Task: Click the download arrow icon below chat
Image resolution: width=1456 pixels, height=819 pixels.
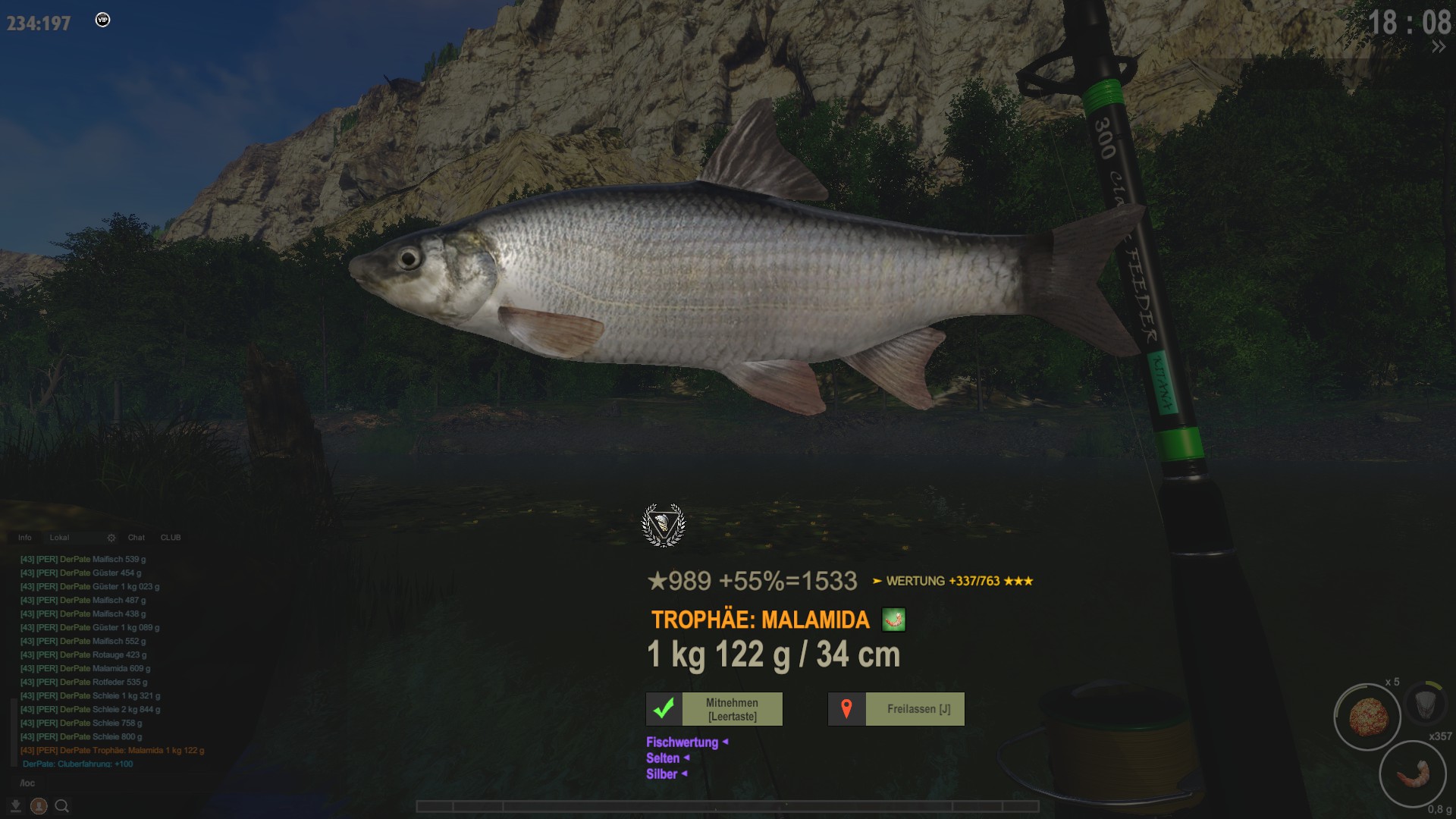Action: click(x=15, y=805)
